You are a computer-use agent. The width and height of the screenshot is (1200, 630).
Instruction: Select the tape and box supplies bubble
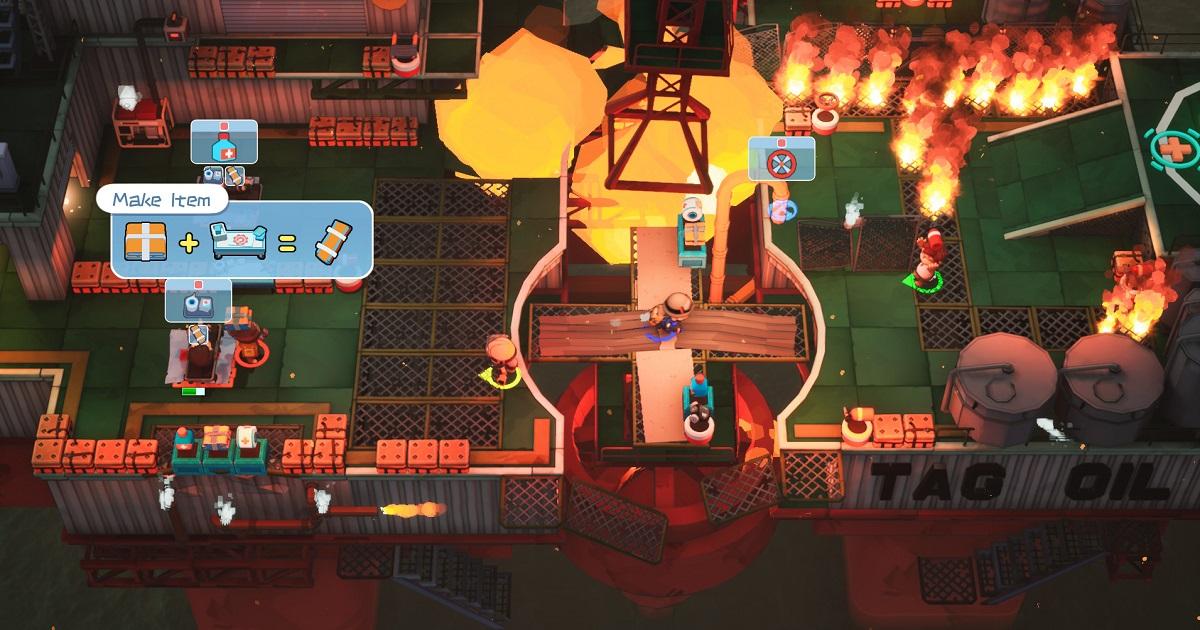(x=198, y=299)
